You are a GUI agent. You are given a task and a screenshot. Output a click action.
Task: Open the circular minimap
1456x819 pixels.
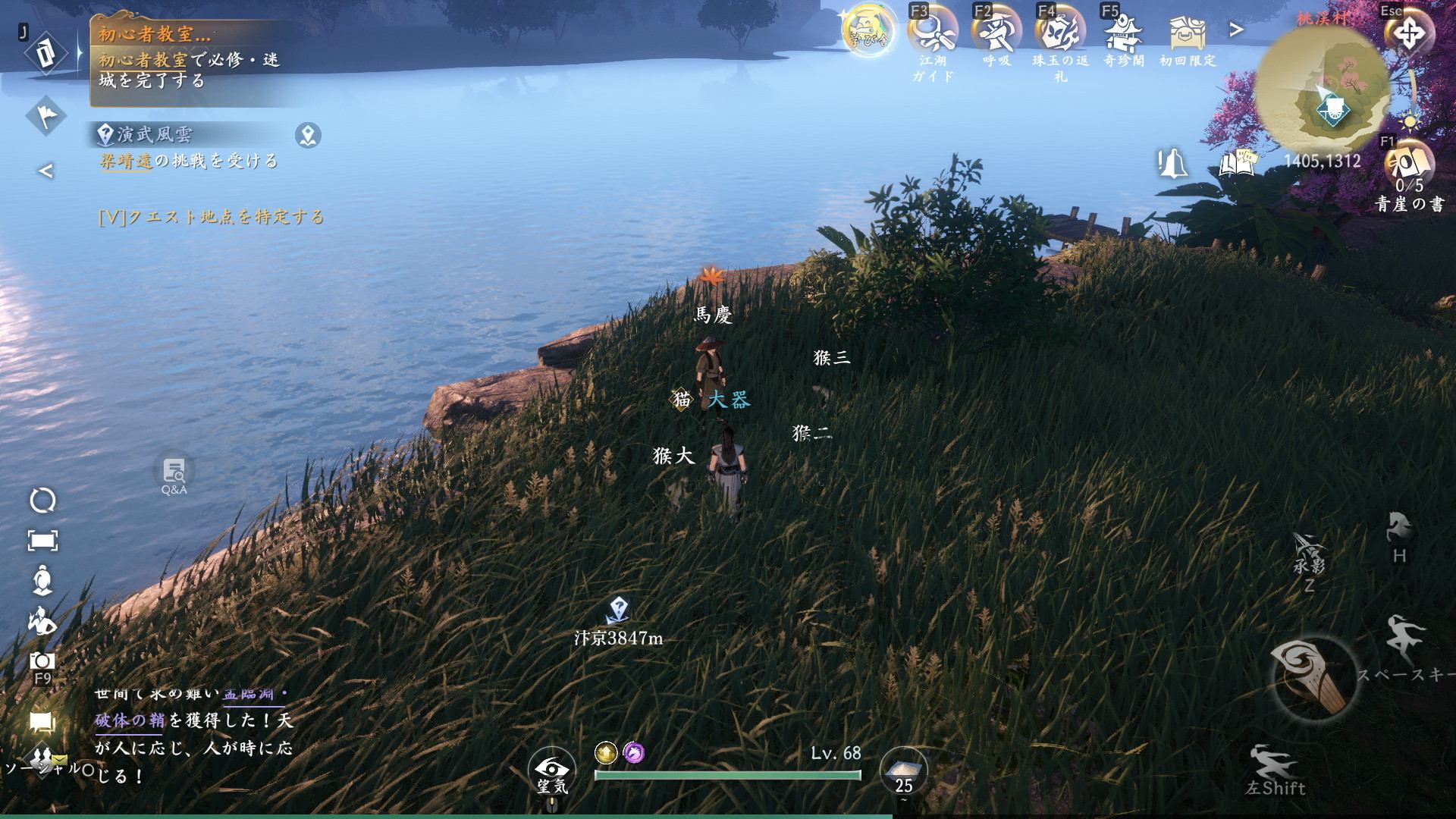click(1323, 91)
